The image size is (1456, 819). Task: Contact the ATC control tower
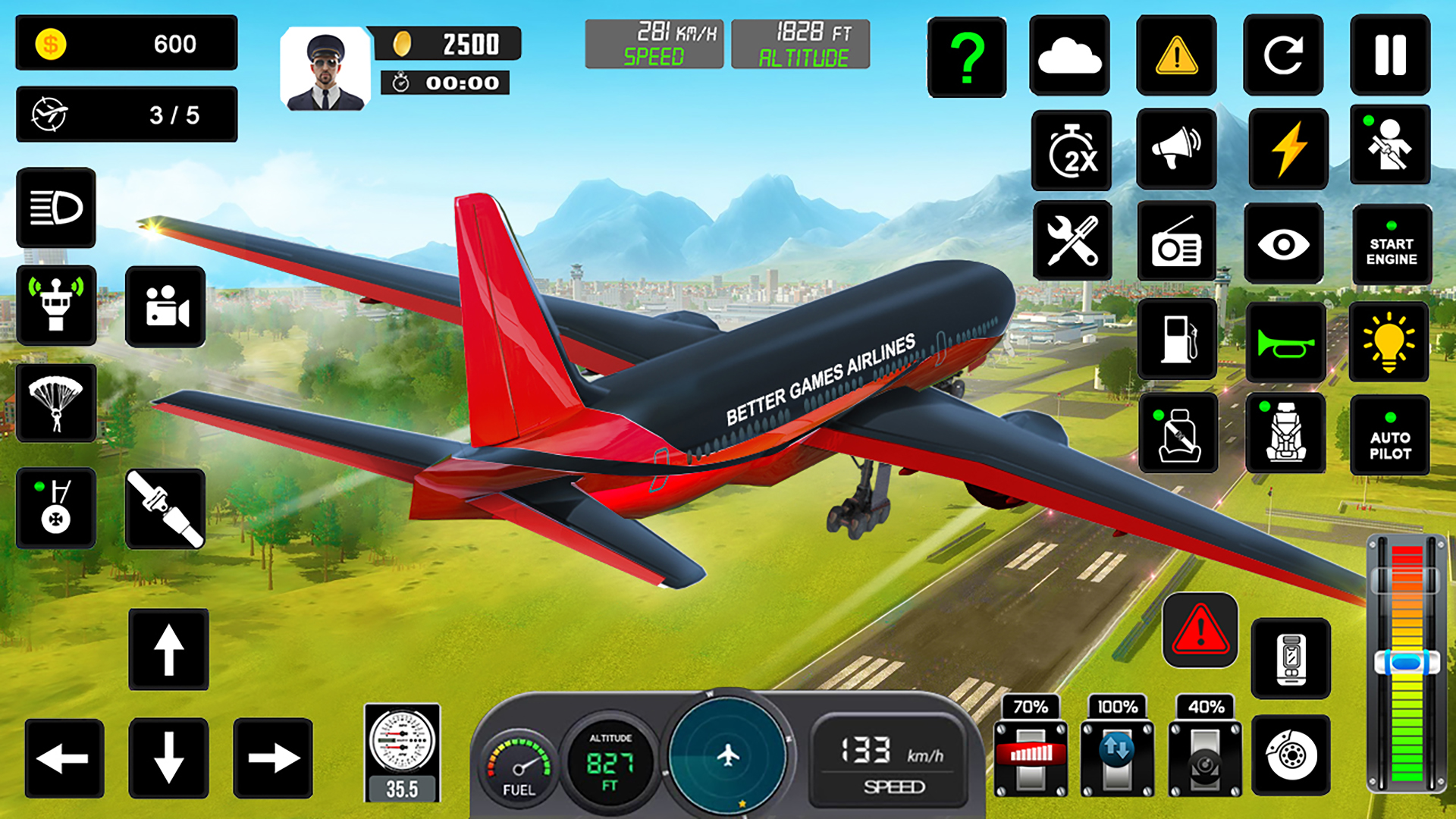pyautogui.click(x=57, y=306)
